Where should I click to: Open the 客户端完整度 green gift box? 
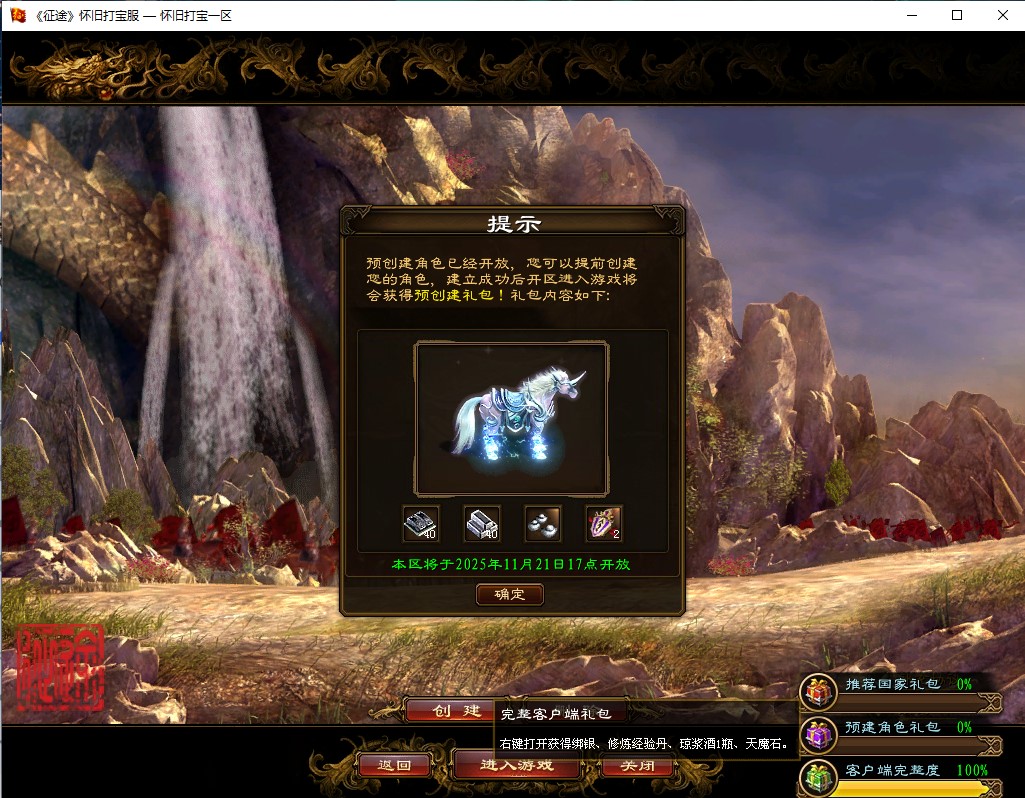[819, 777]
